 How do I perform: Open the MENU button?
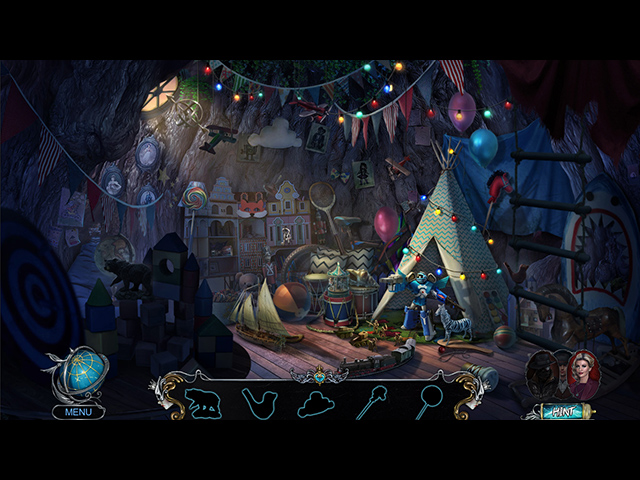pyautogui.click(x=78, y=412)
